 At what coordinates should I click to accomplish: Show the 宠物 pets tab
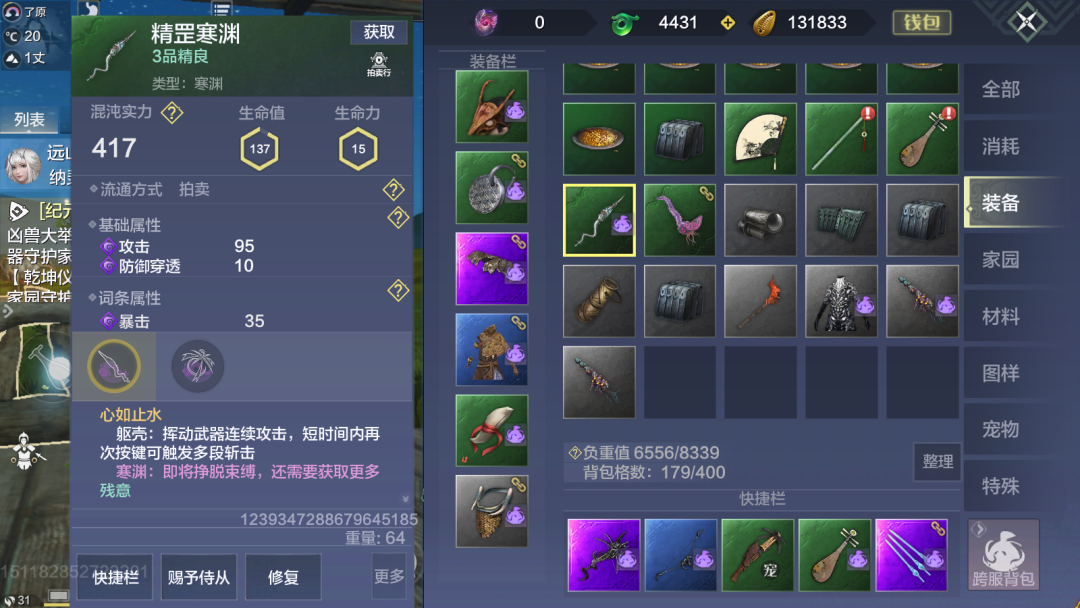(1000, 430)
